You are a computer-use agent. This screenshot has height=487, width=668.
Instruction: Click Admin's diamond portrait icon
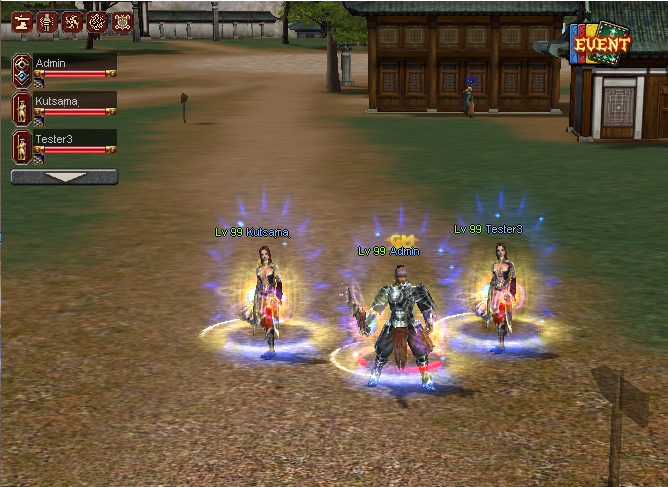tap(21, 68)
